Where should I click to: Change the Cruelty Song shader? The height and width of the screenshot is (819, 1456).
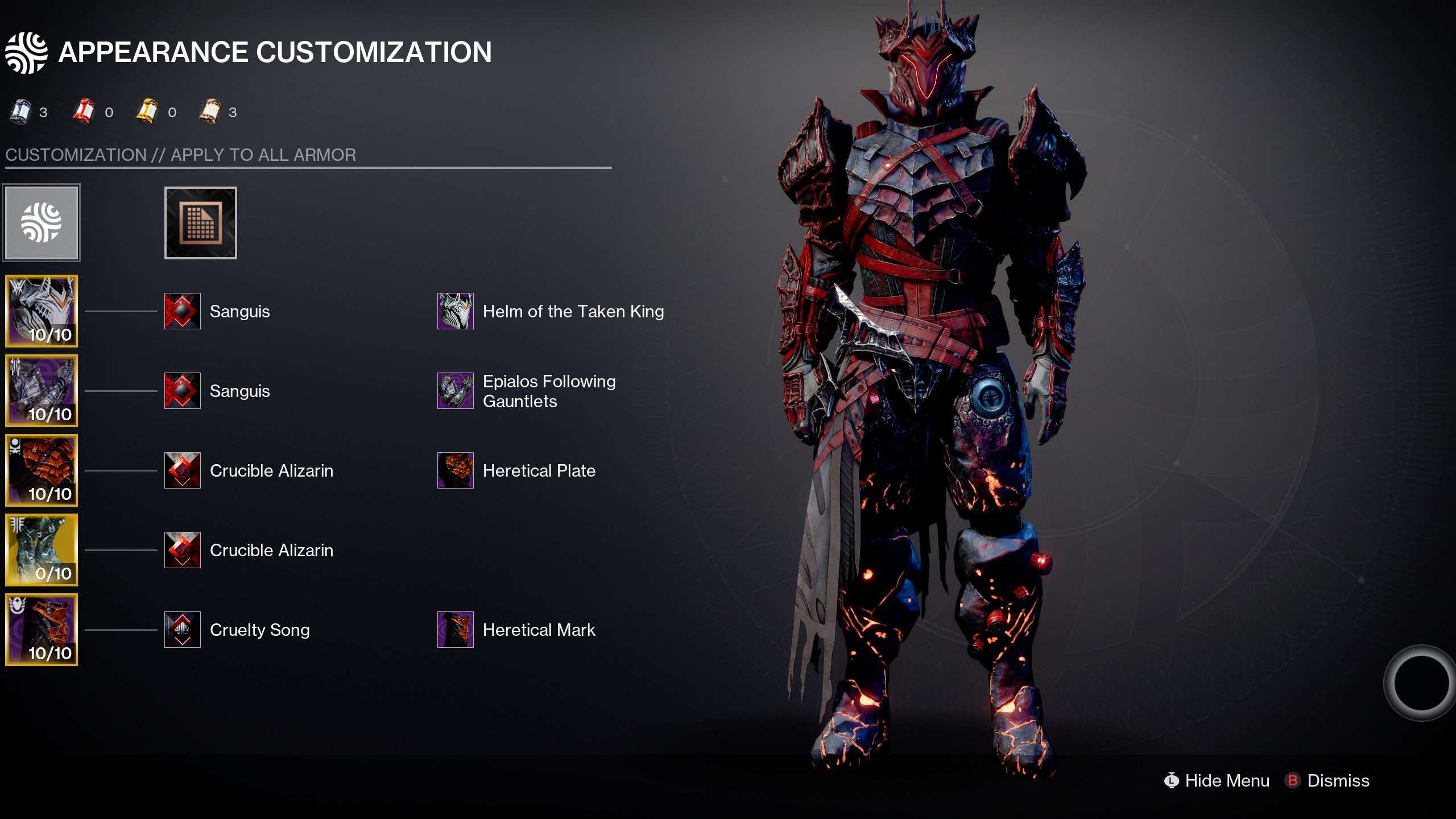point(183,630)
